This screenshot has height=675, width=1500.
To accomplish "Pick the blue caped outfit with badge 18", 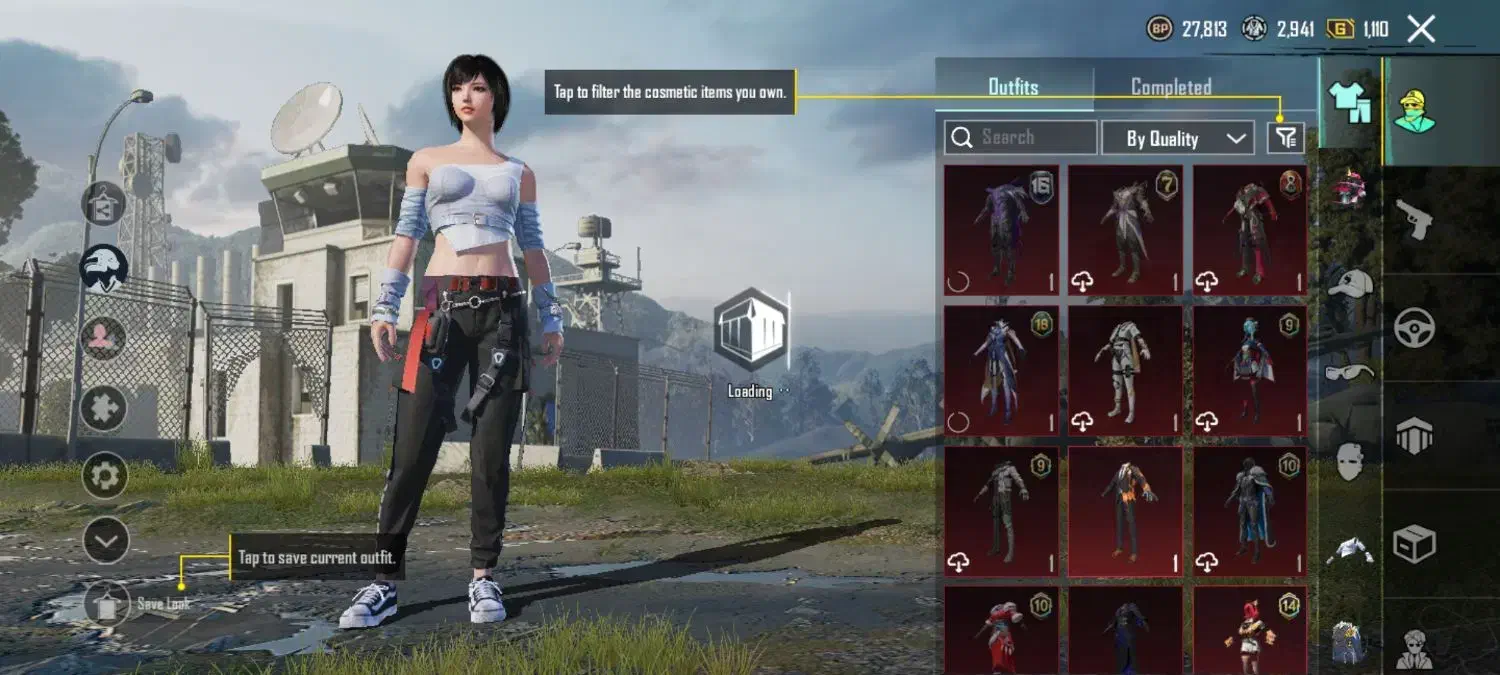I will pos(1001,370).
